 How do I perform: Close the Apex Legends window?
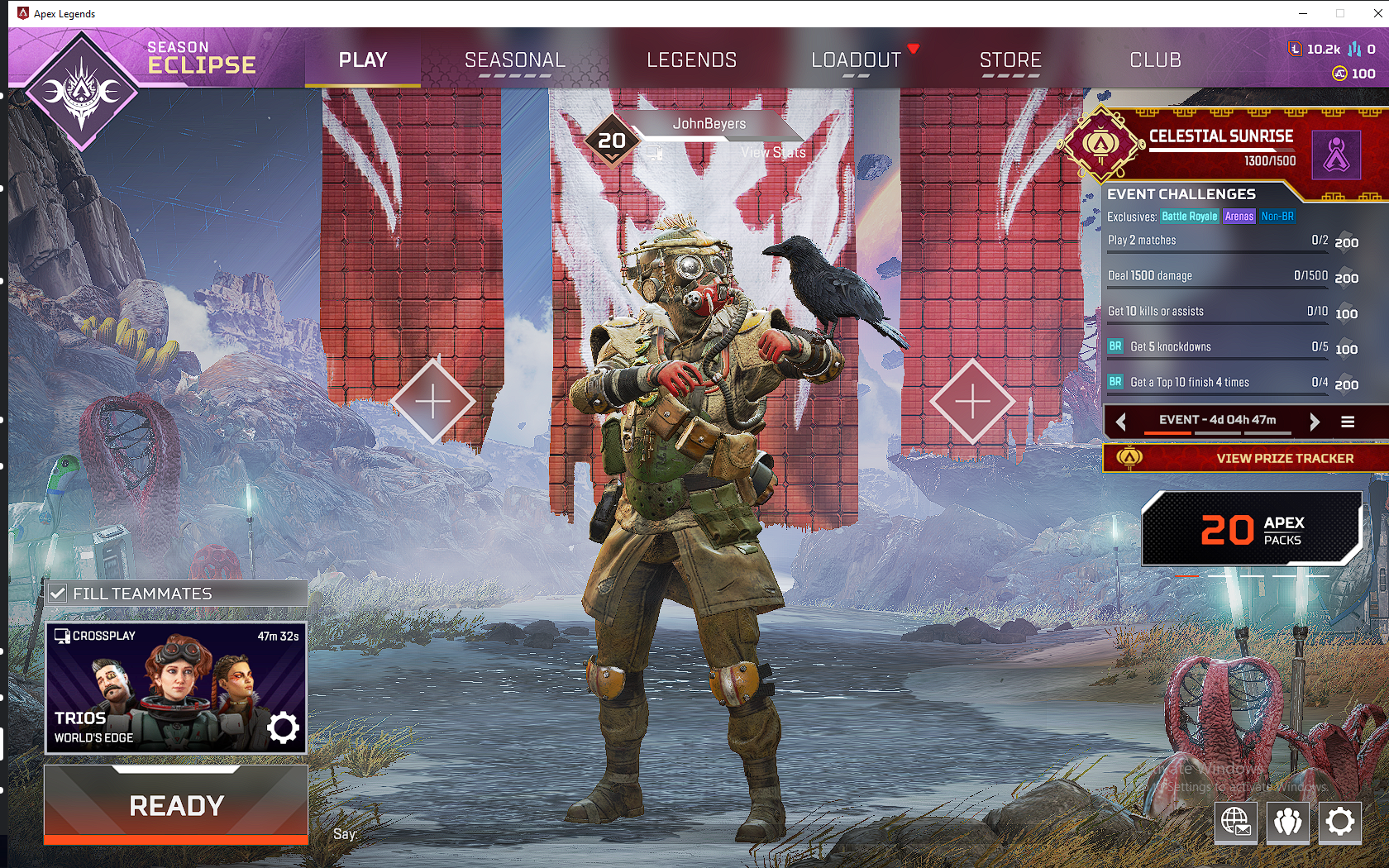coord(1377,13)
